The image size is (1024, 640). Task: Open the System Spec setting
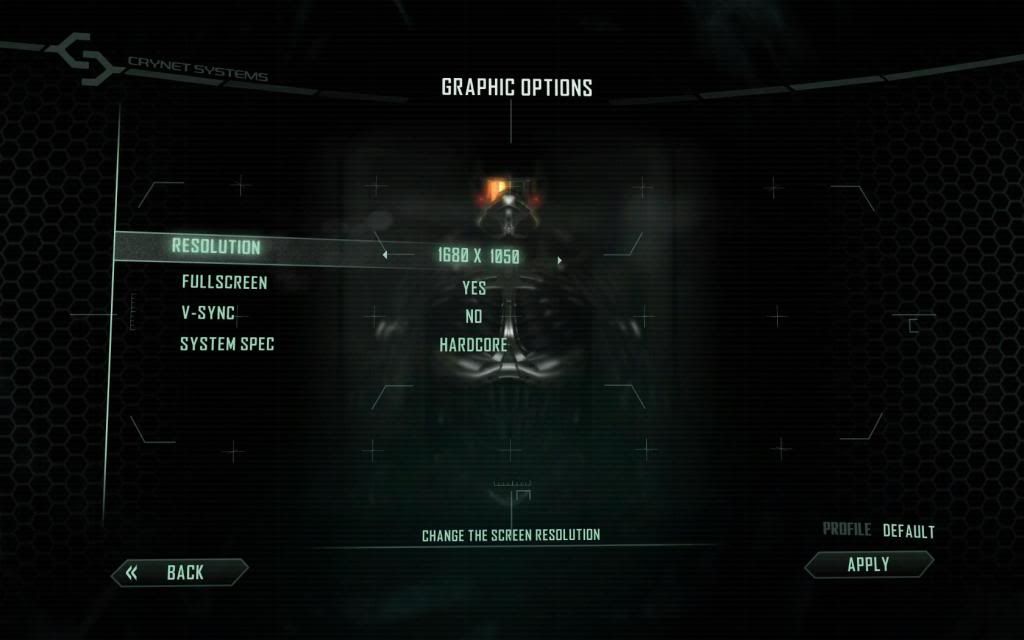[227, 344]
